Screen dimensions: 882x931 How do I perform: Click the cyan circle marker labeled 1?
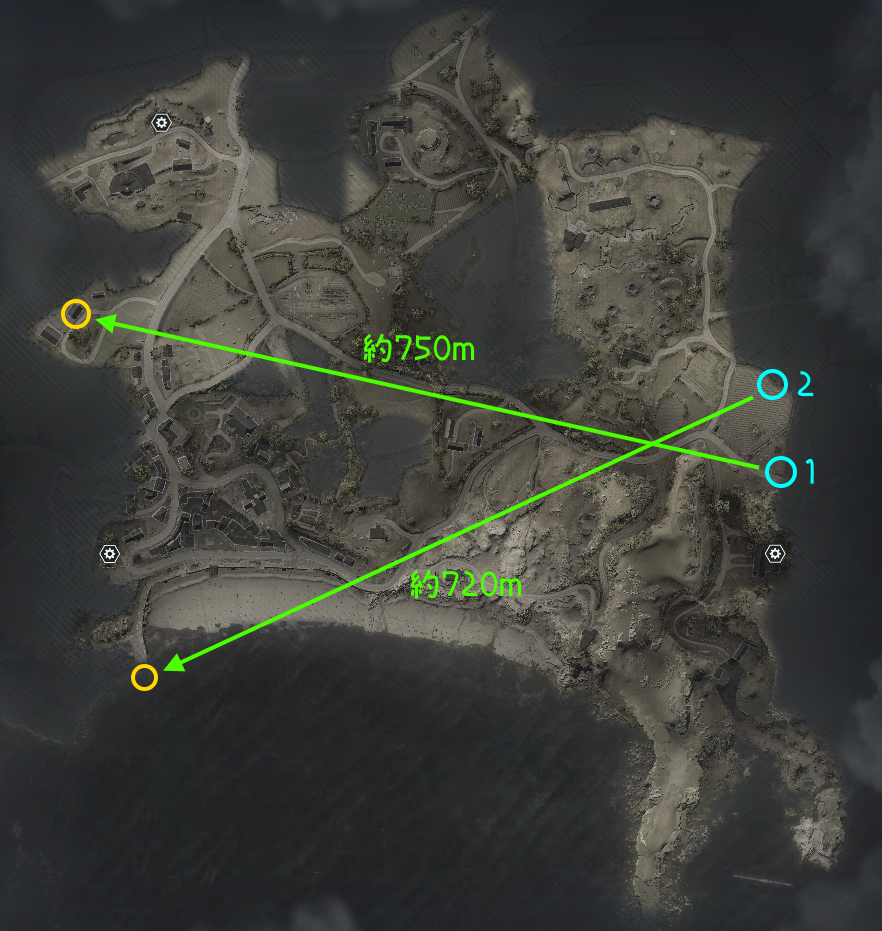[780, 471]
